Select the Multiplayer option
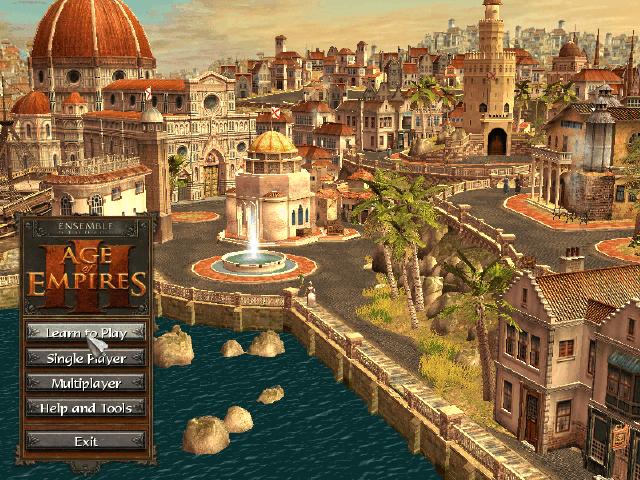The width and height of the screenshot is (640, 480). click(x=85, y=382)
